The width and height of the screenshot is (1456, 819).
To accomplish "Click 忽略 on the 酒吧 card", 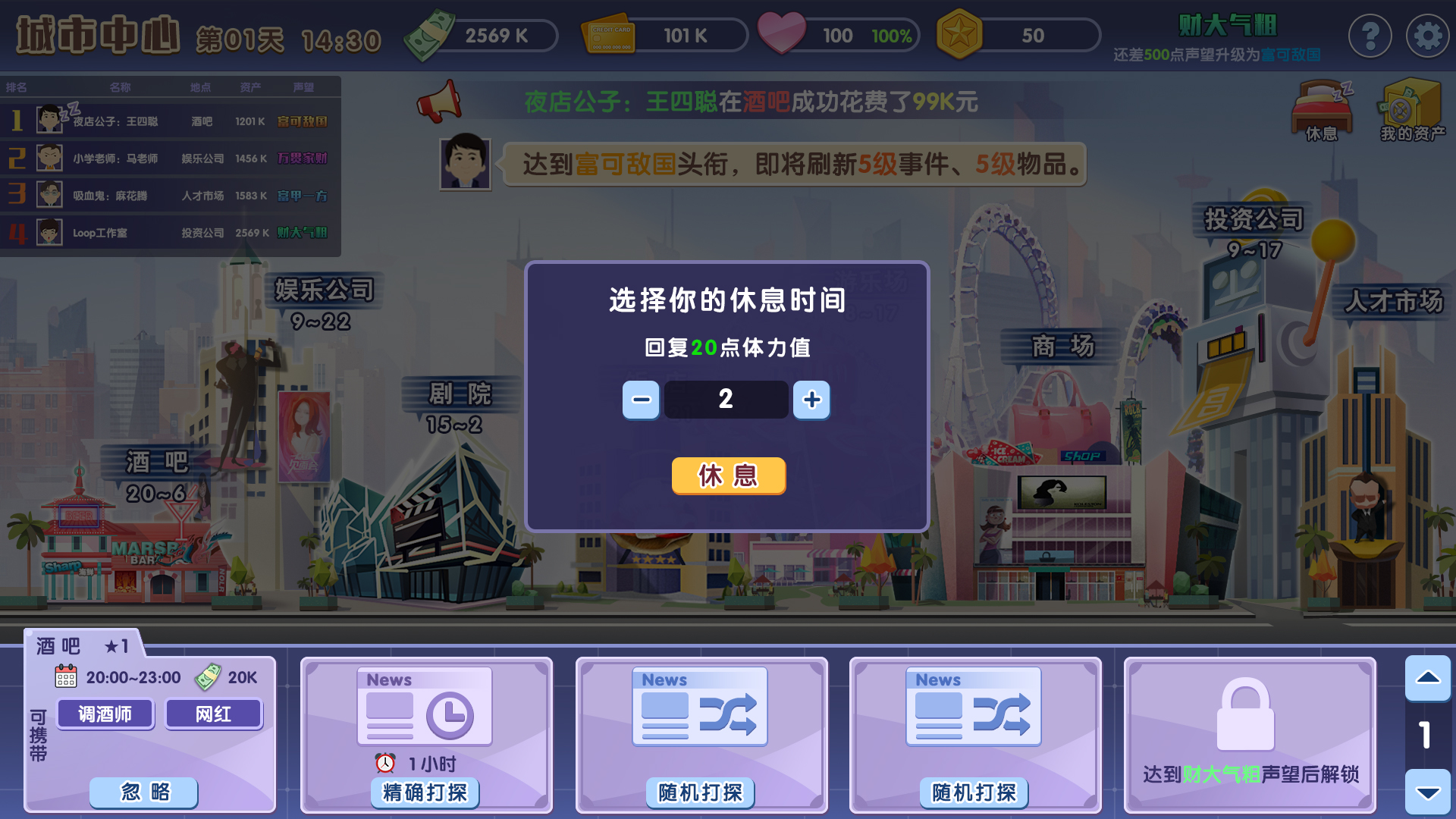I will (x=143, y=792).
